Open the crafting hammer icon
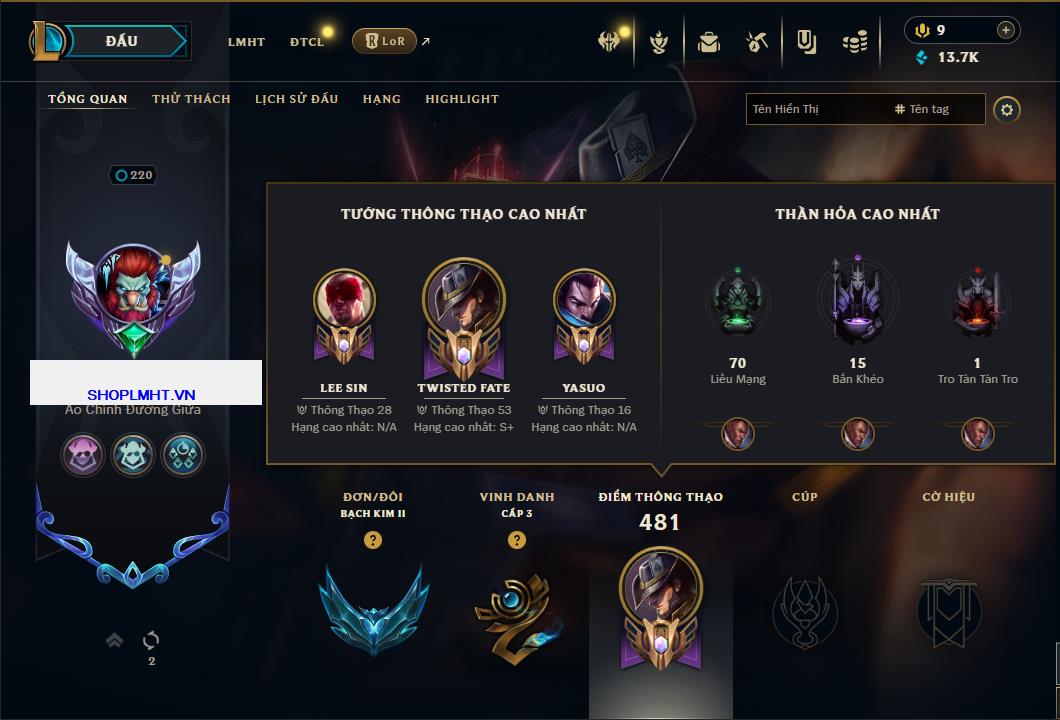 [756, 42]
